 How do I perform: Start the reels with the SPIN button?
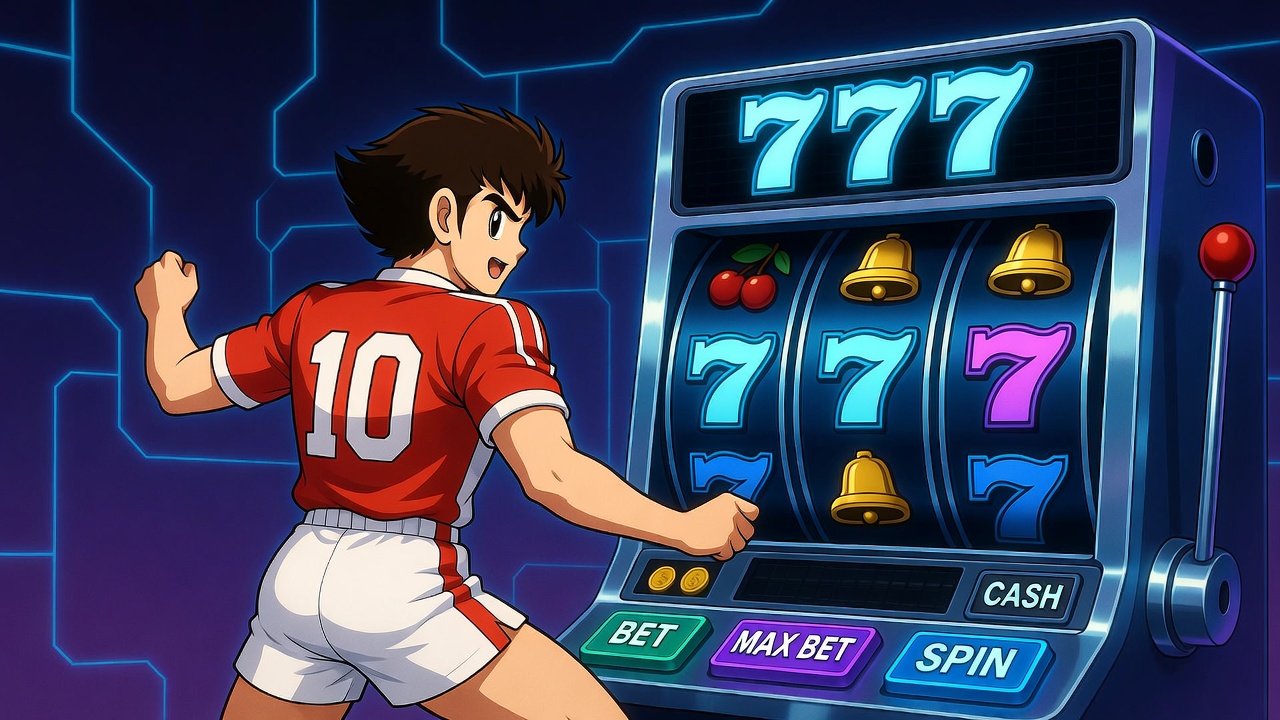pos(965,662)
